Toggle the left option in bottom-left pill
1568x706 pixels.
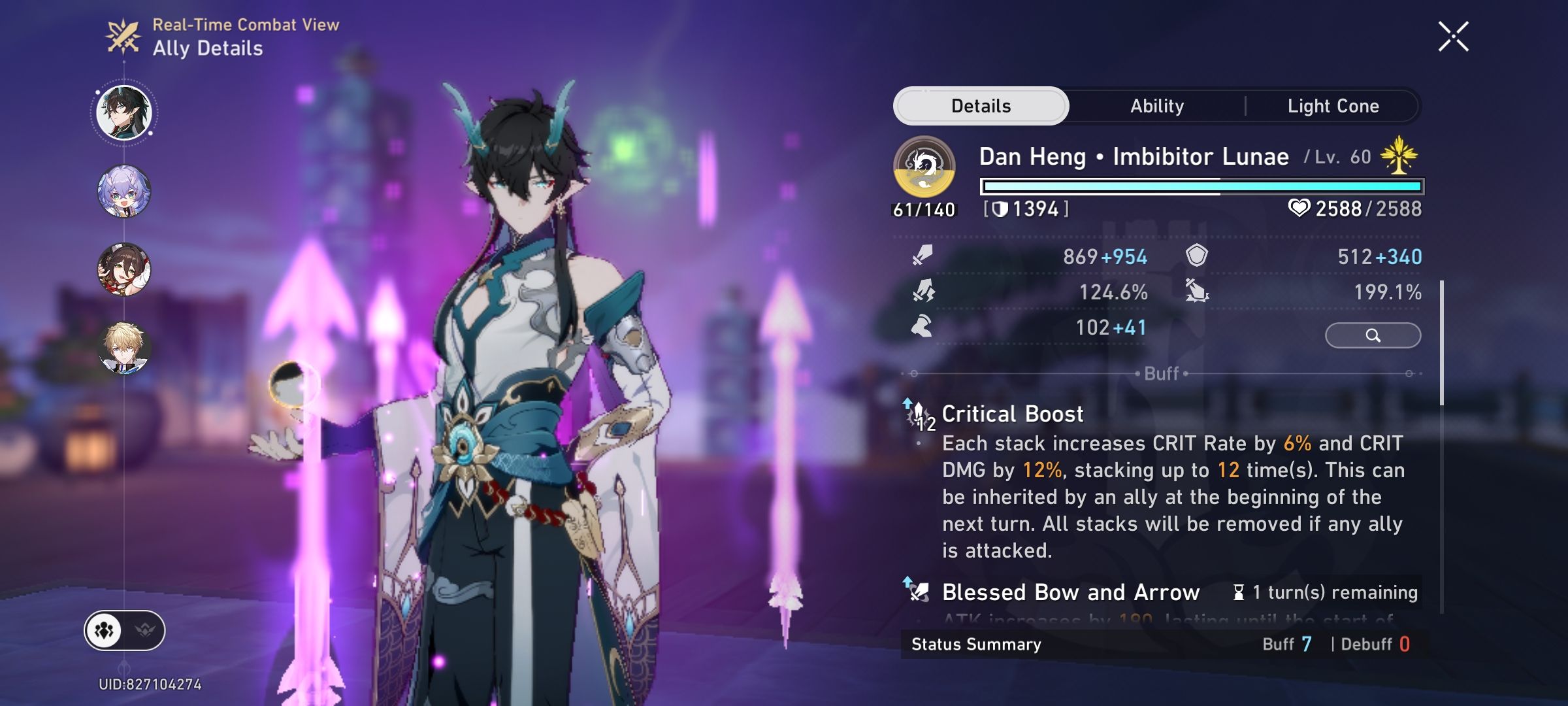pos(105,630)
